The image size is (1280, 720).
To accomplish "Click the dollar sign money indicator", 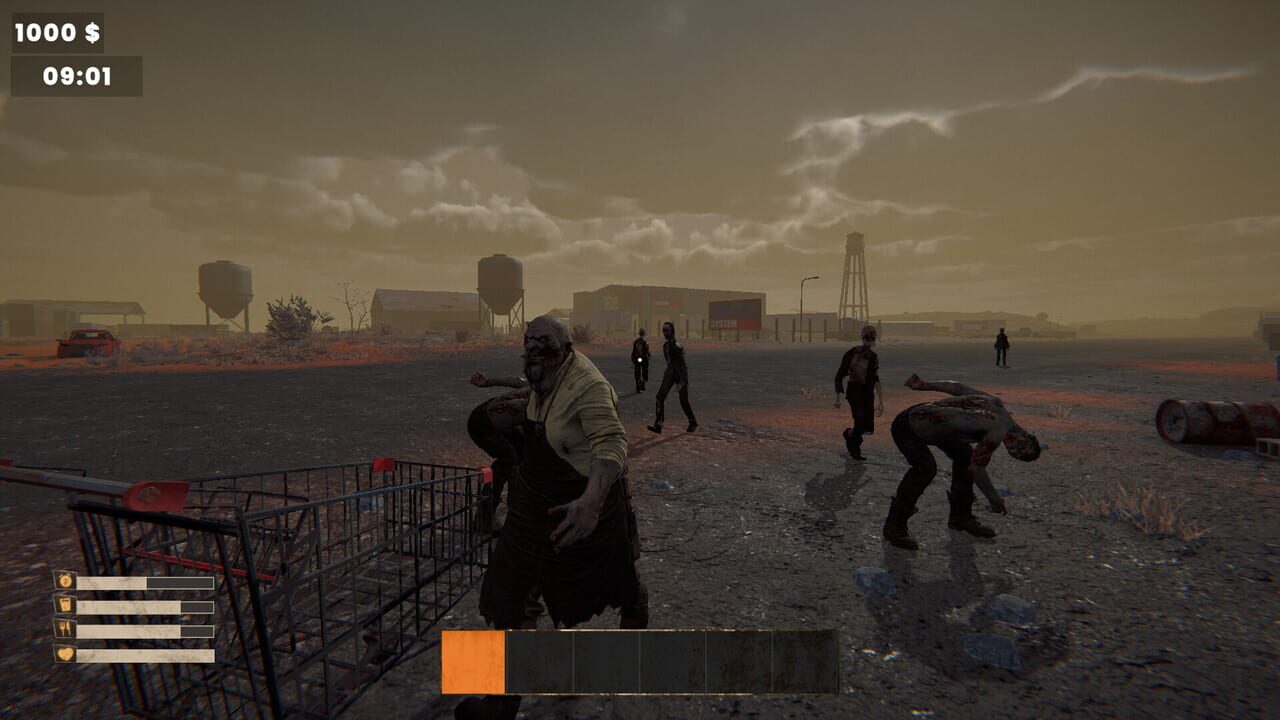I will click(x=91, y=32).
